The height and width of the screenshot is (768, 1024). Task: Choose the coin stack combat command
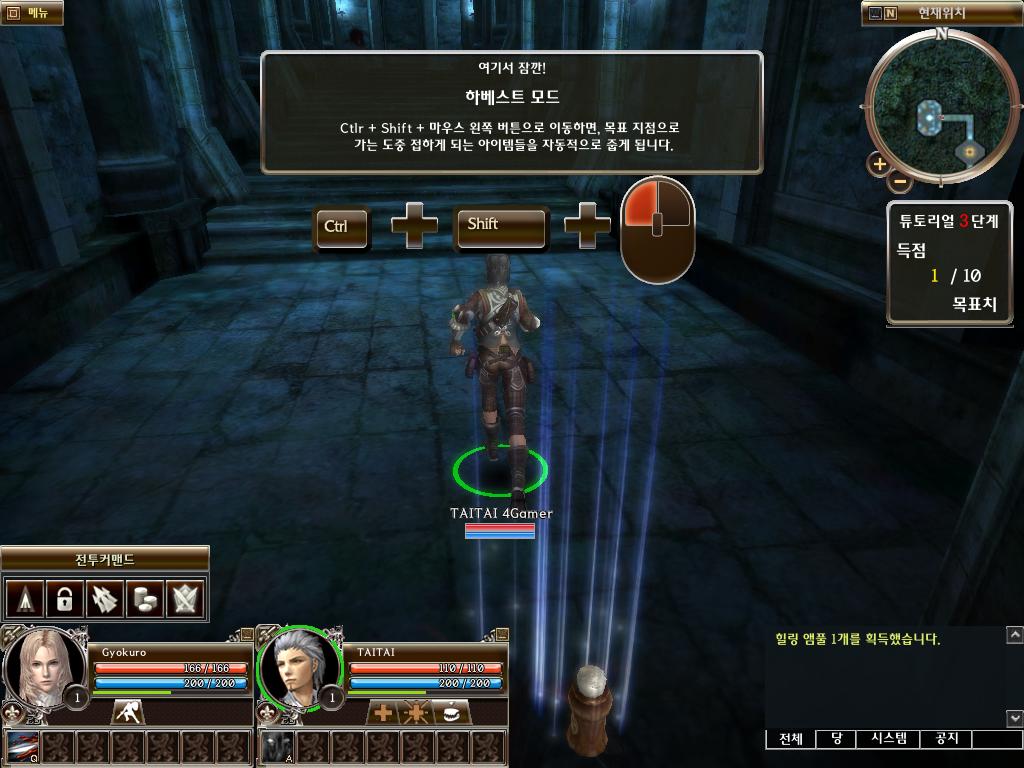[x=146, y=599]
